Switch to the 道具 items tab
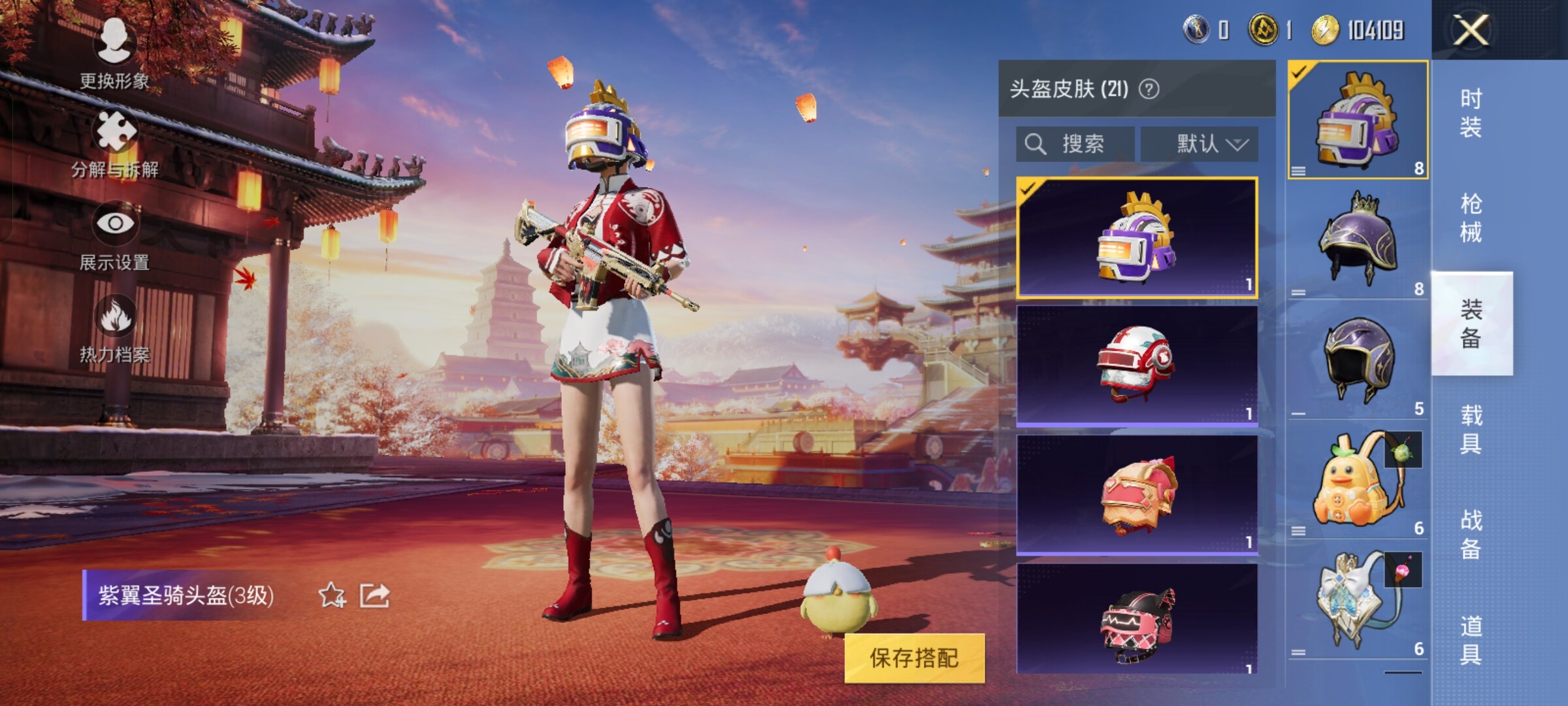 (1471, 641)
